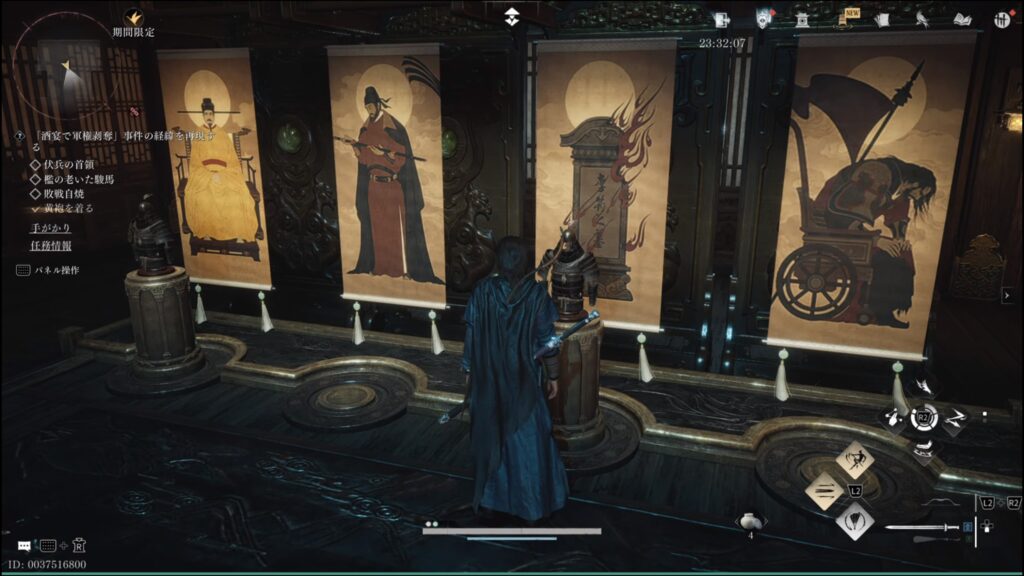Use the white jar consumable item
The width and height of the screenshot is (1024, 576).
(x=750, y=521)
